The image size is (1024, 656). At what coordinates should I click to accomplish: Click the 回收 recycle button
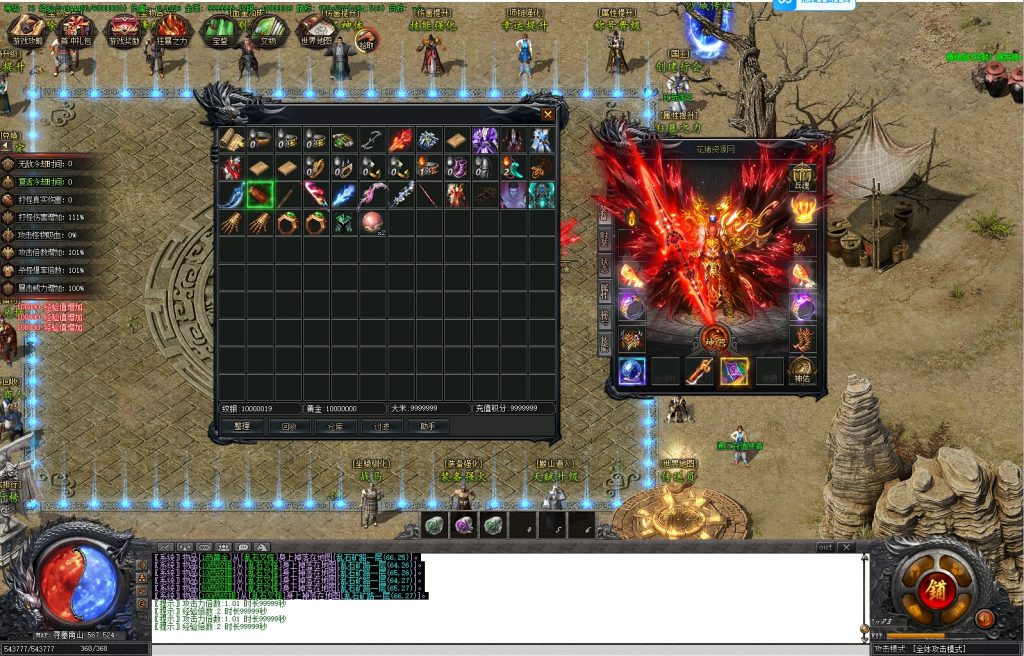(x=289, y=426)
